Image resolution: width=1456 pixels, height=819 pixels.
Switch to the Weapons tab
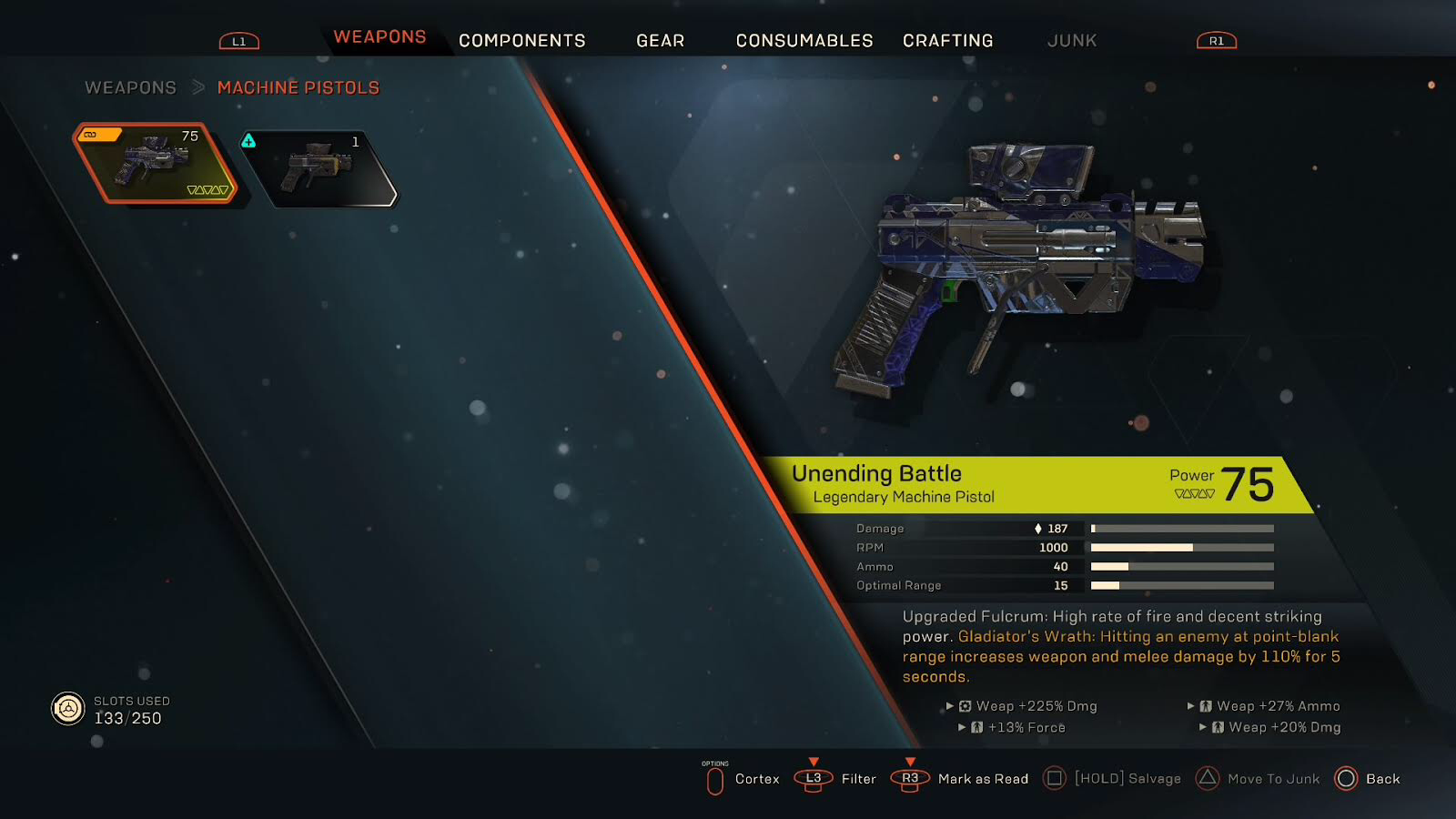379,37
